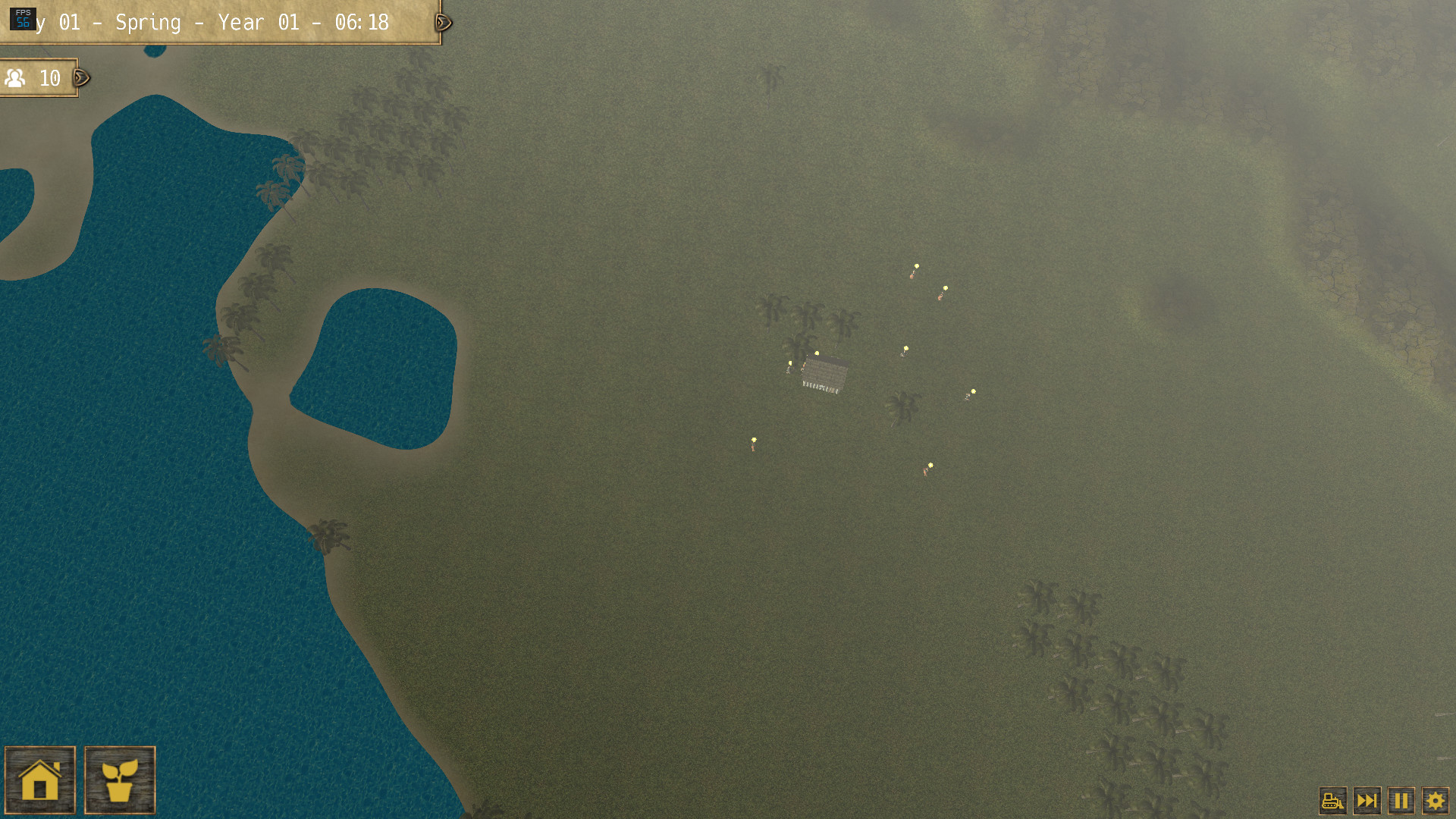
Task: Open the housing construction menu
Action: click(42, 781)
